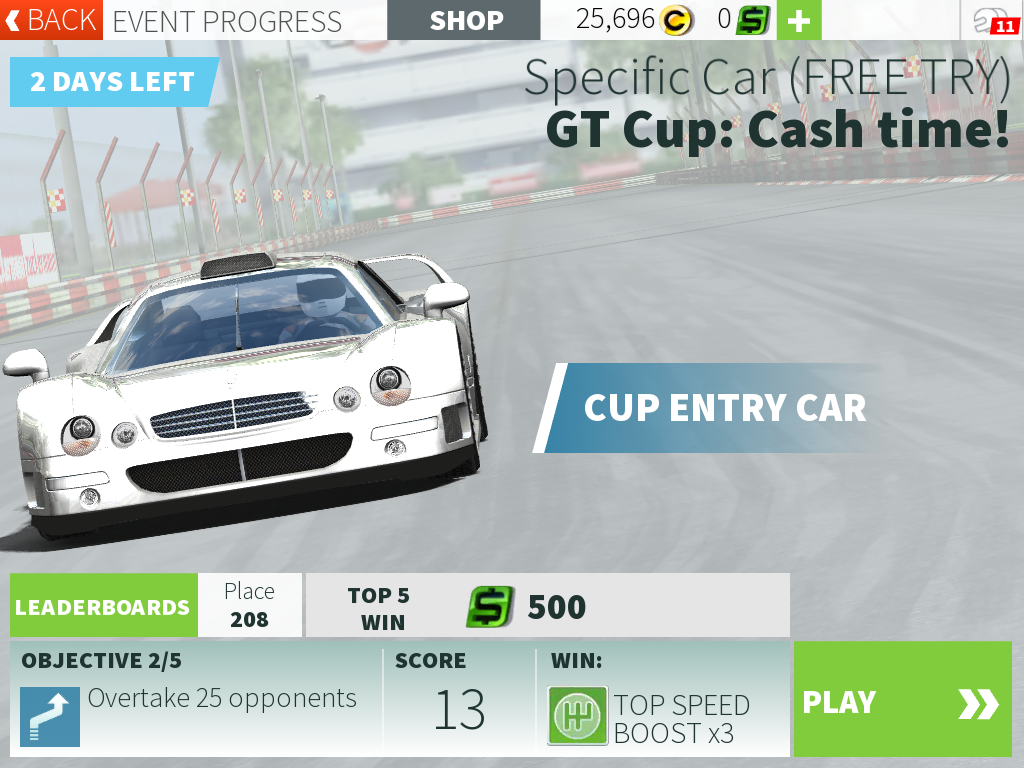1024x768 pixels.
Task: Add currency with the green plus button
Action: pyautogui.click(x=798, y=20)
